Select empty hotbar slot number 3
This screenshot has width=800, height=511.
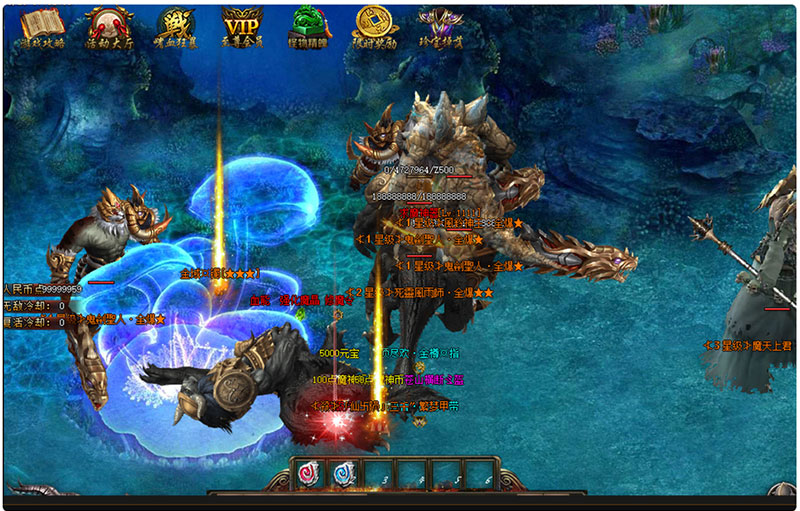point(380,475)
